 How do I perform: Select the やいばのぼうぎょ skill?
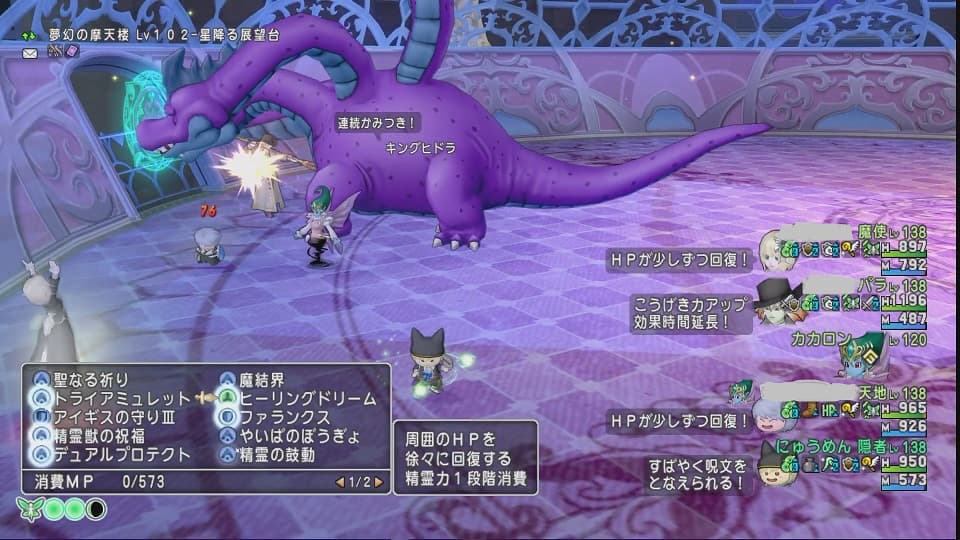[x=292, y=436]
